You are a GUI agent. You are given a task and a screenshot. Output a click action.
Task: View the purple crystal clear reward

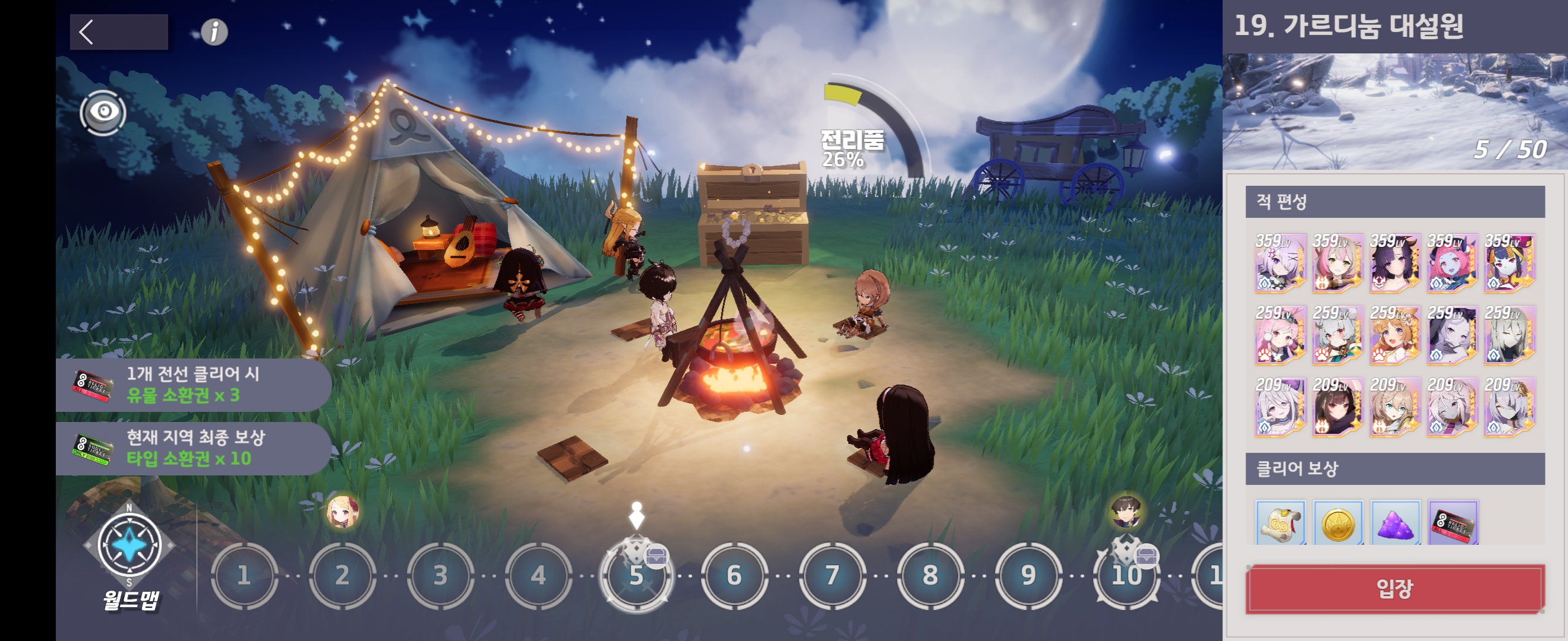[1395, 523]
